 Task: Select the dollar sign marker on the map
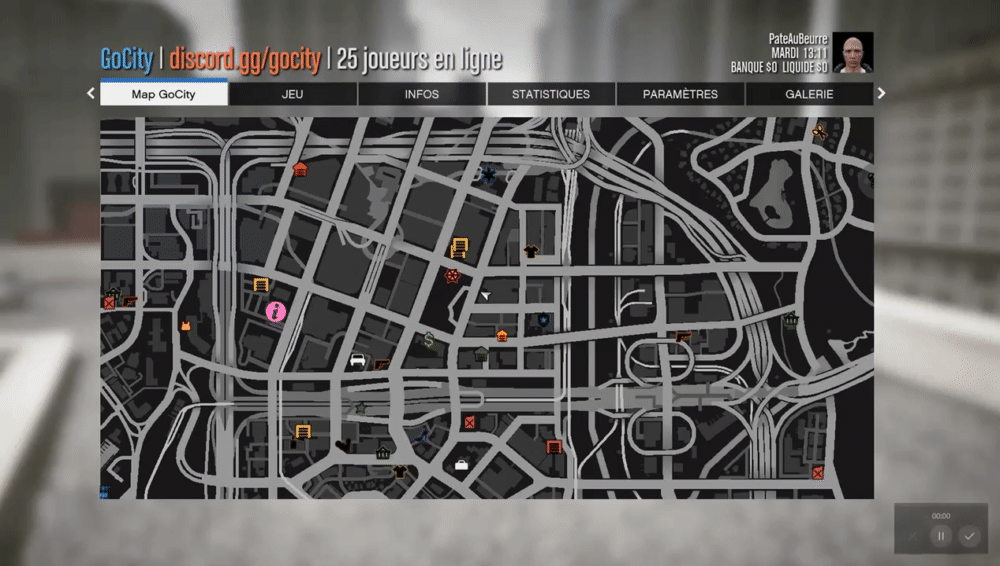(428, 339)
